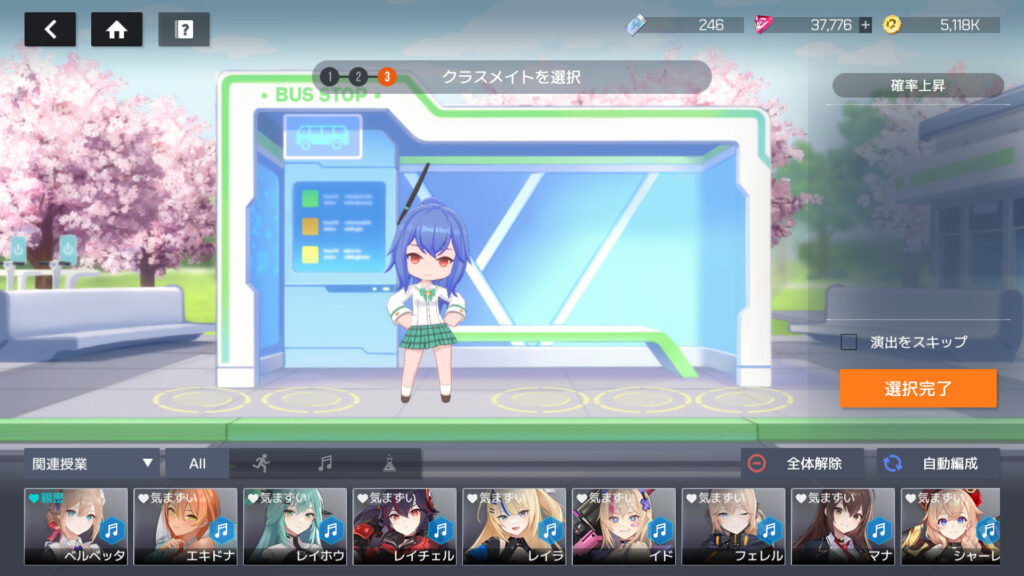Toggle the 演出をスキップ checkbox
The width and height of the screenshot is (1024, 576).
coord(849,342)
